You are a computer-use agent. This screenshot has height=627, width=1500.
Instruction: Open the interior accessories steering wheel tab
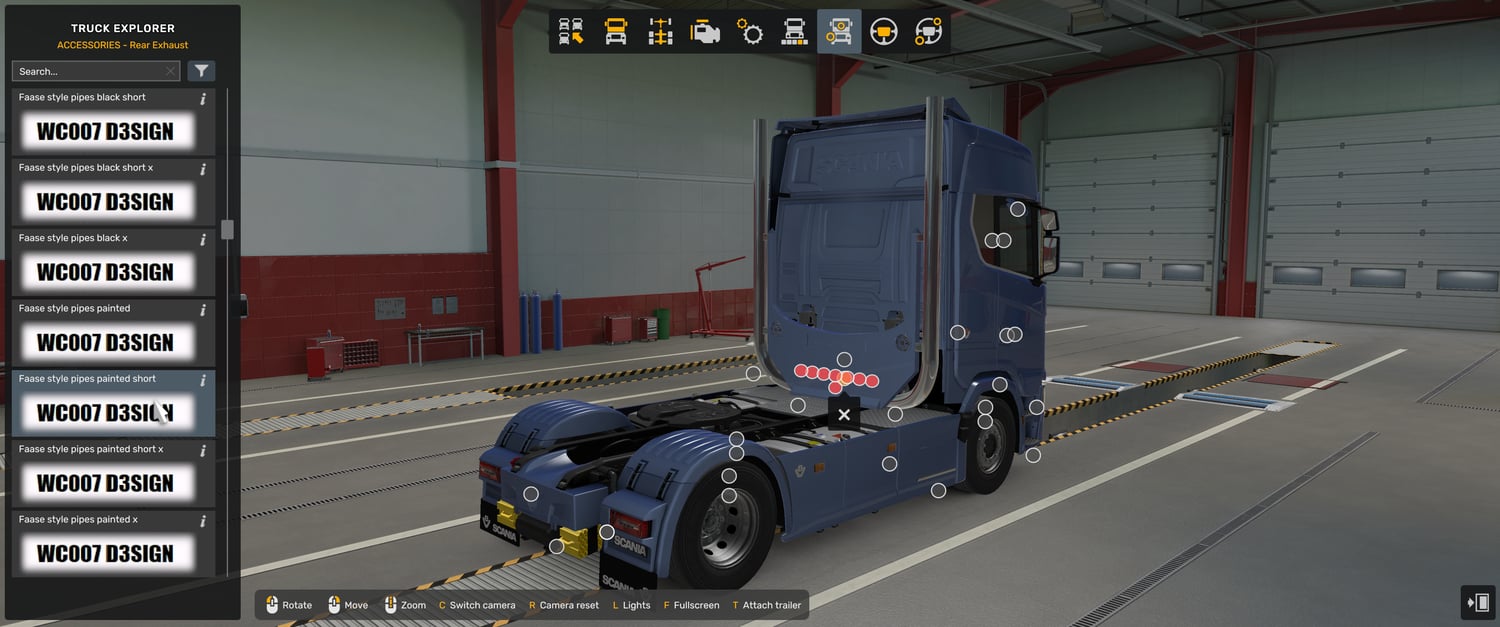click(x=928, y=32)
